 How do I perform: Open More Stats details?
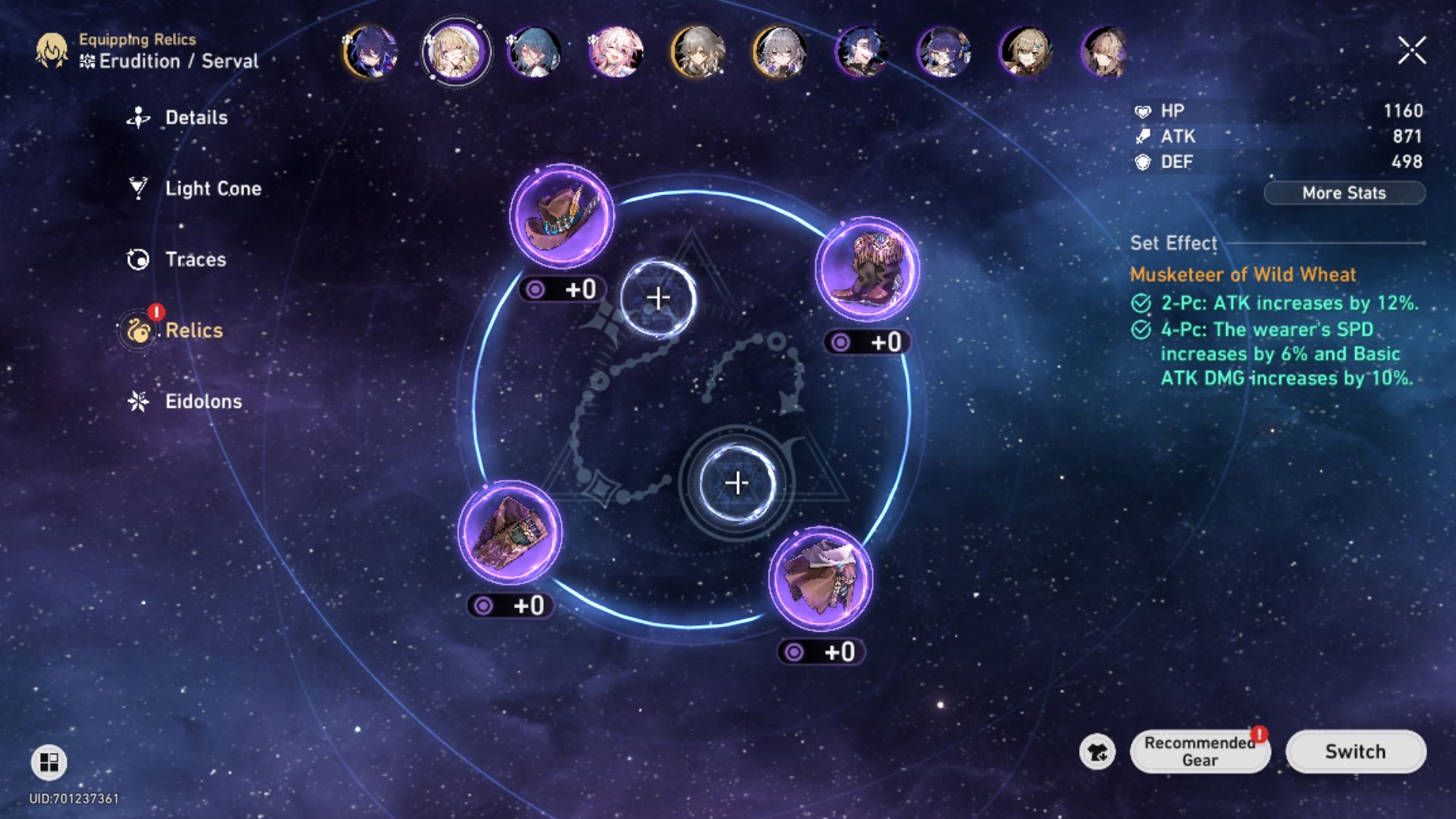pos(1344,193)
